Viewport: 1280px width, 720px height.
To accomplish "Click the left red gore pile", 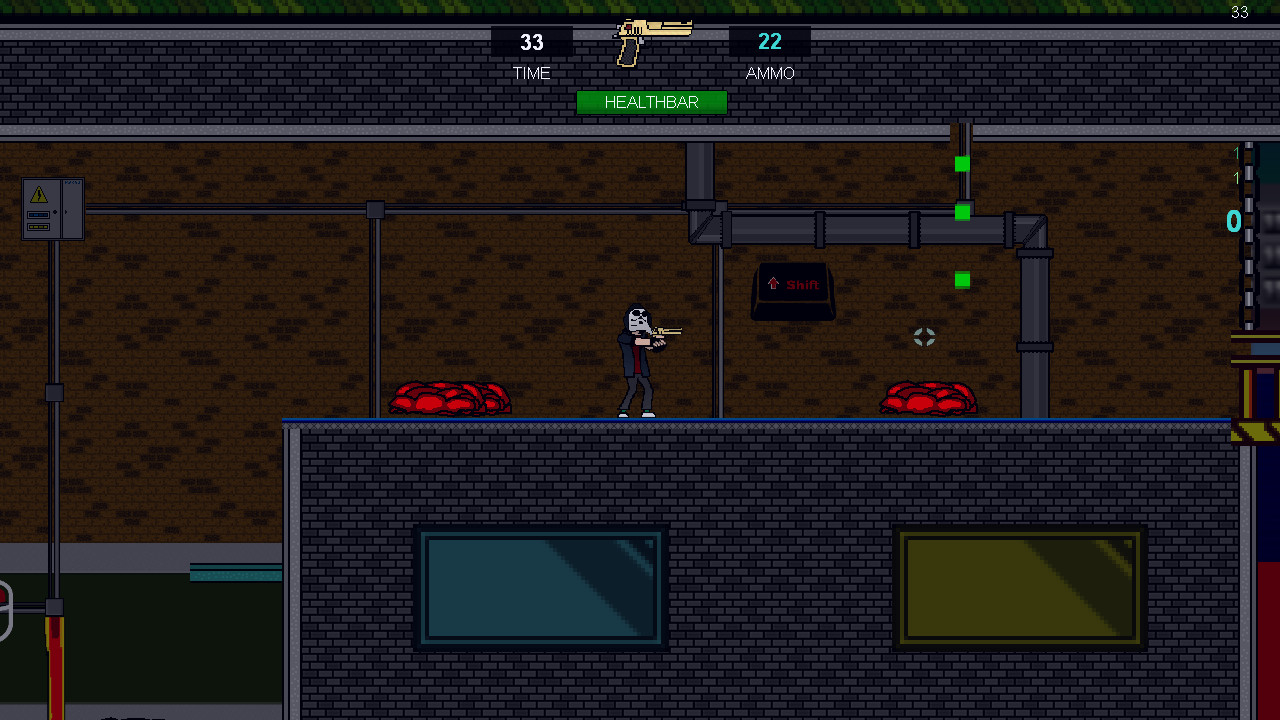I will click(x=449, y=398).
